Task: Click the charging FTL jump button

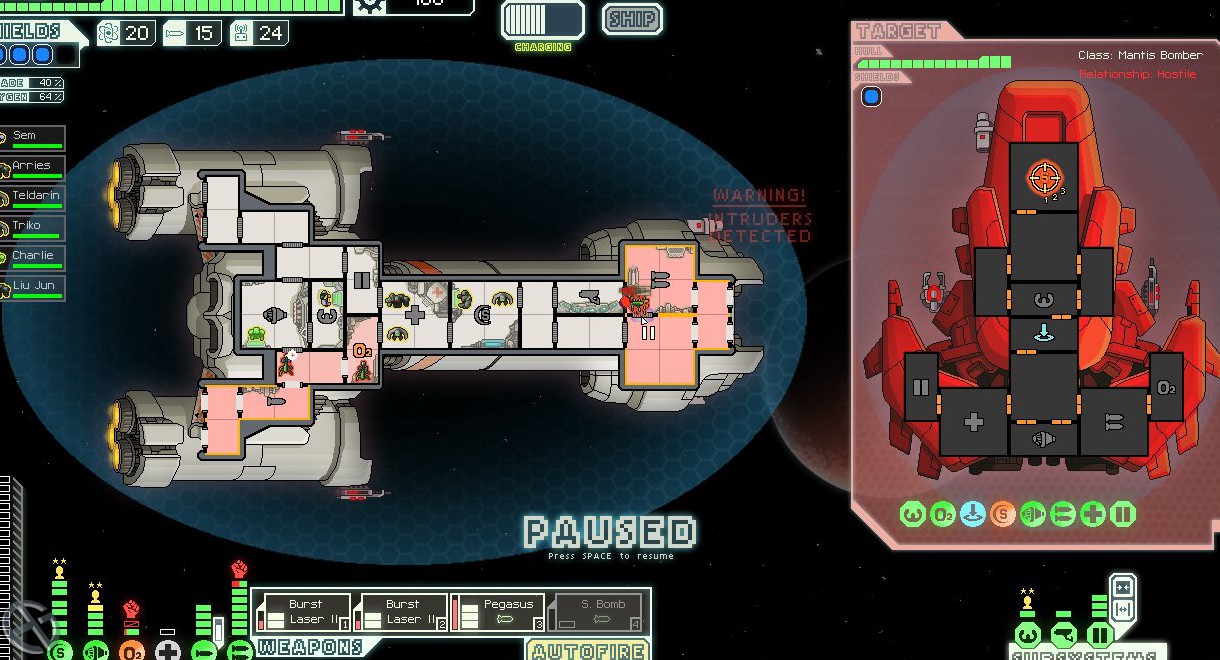Action: click(x=543, y=20)
